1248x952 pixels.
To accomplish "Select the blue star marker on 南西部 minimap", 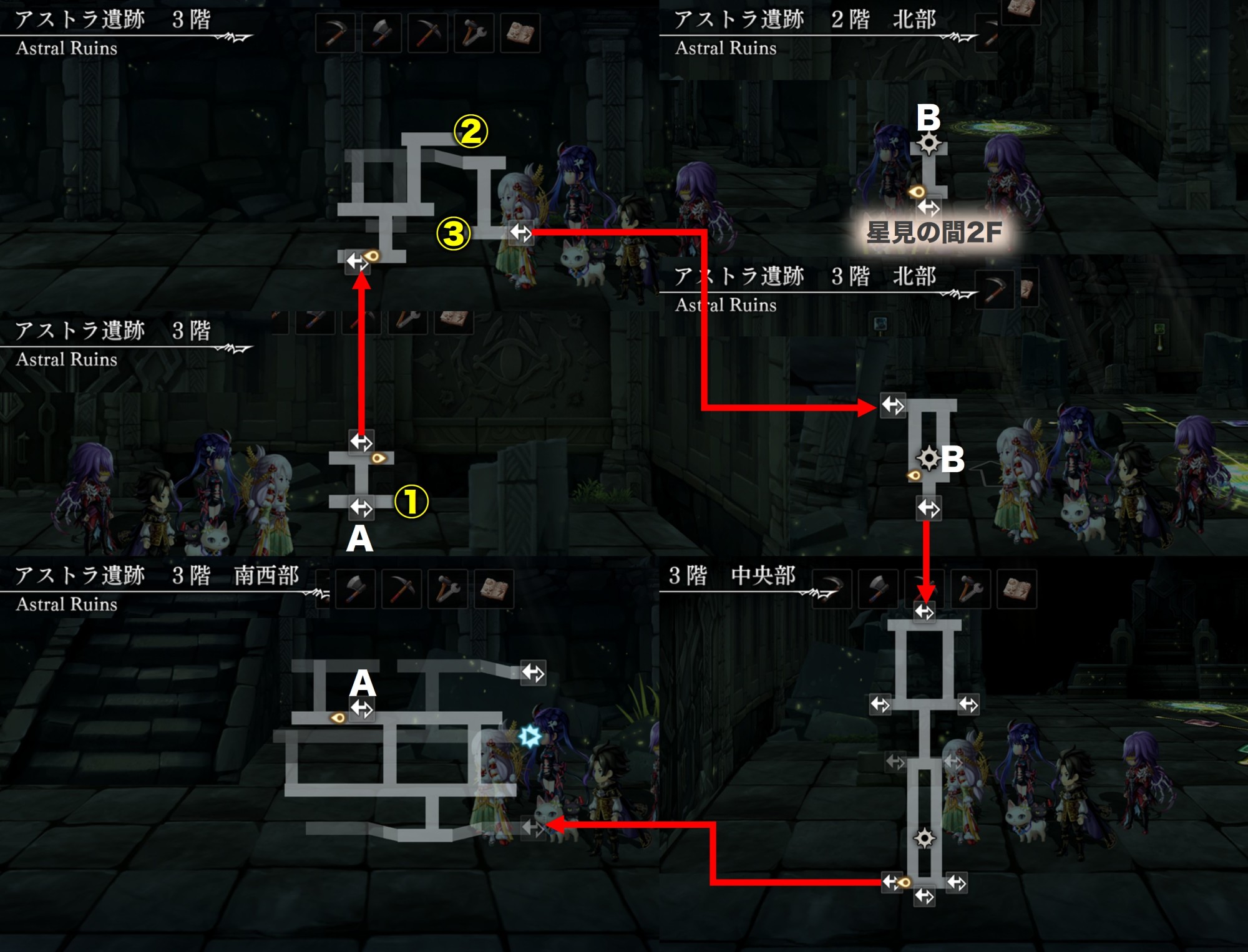I will 530,736.
